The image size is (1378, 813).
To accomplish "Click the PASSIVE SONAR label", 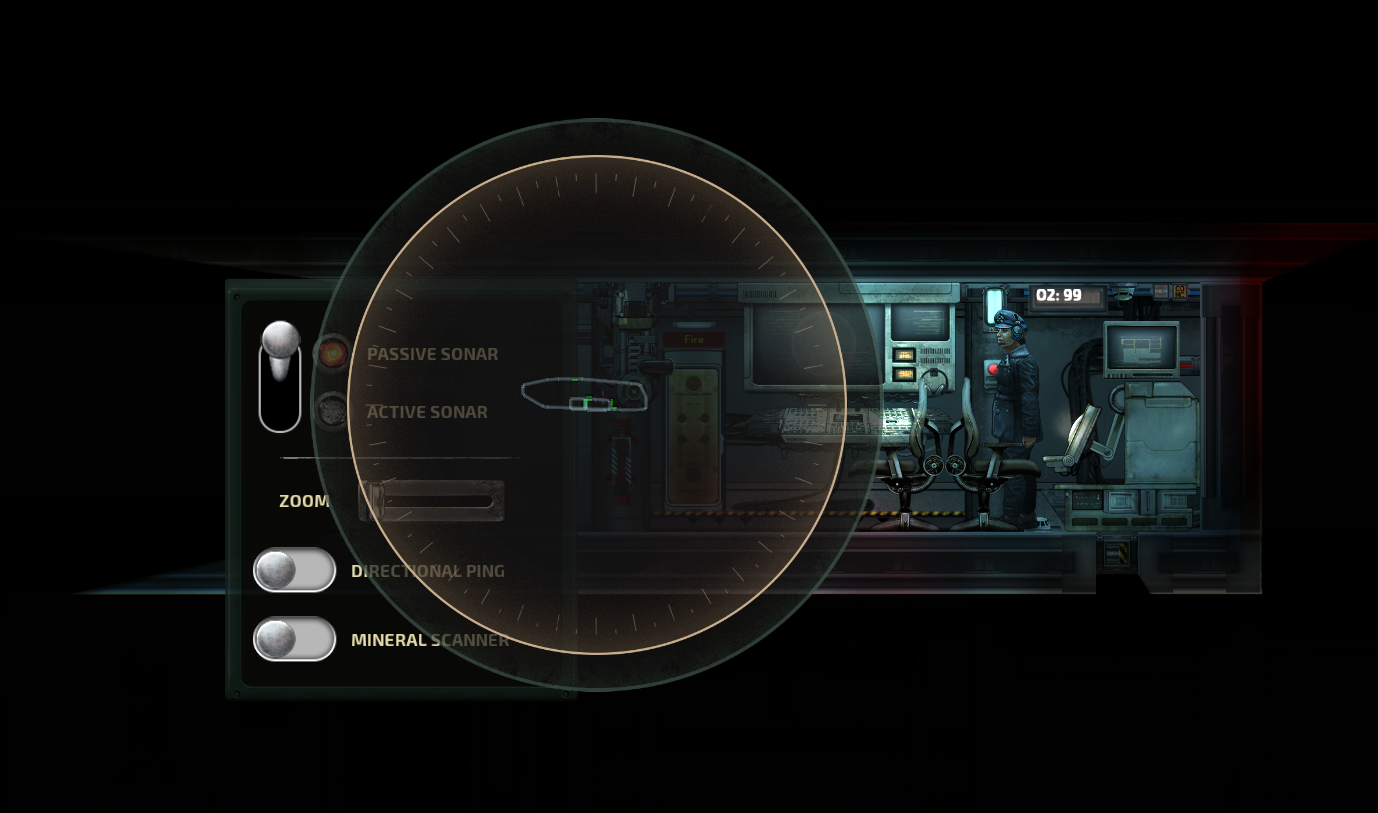I will (x=433, y=353).
